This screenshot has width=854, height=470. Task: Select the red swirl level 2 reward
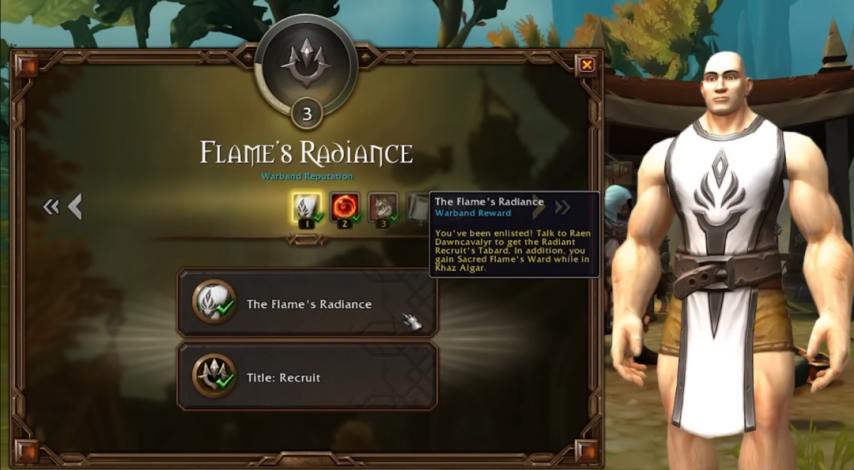(x=345, y=207)
